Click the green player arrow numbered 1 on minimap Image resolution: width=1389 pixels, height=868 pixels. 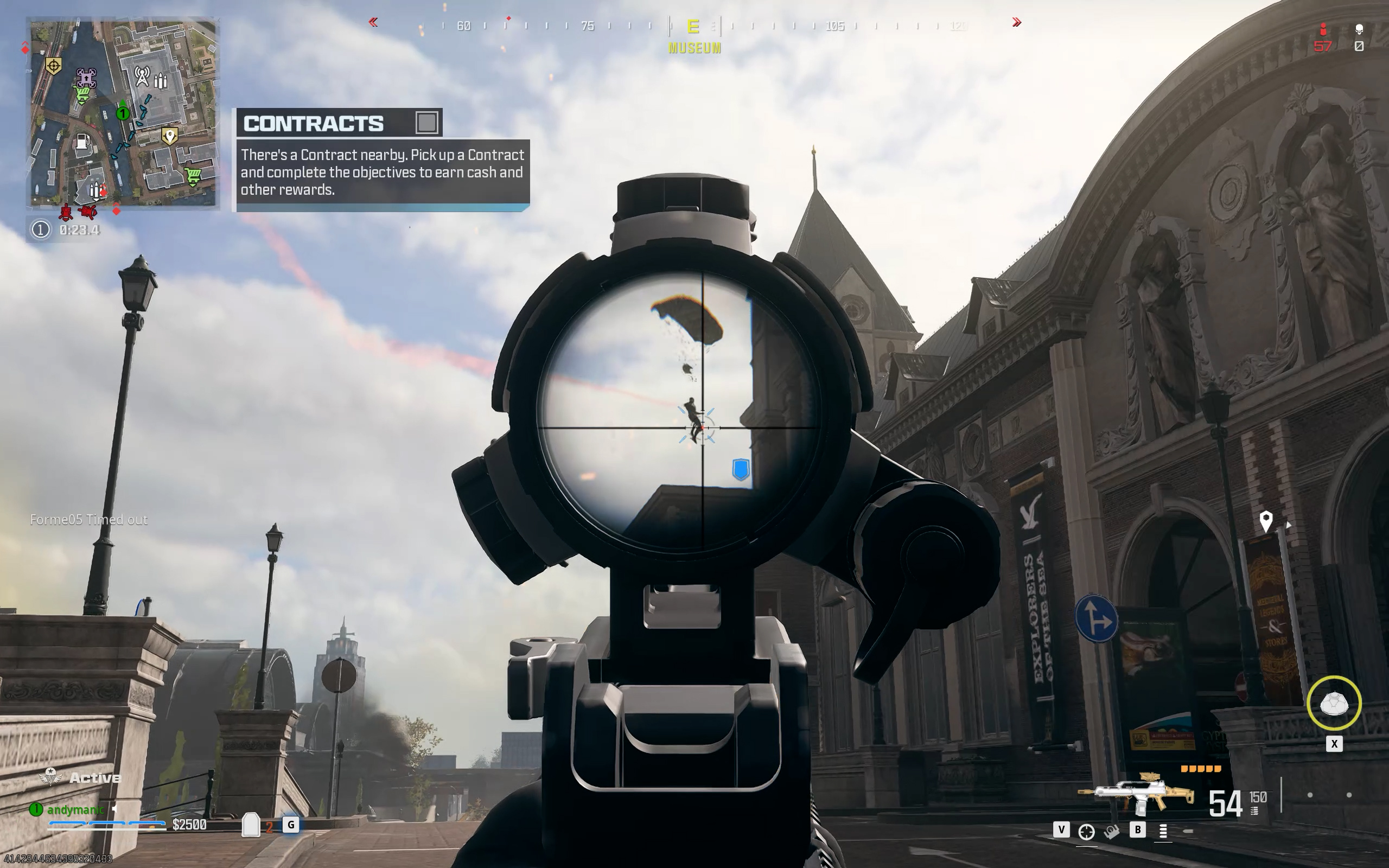[x=122, y=113]
